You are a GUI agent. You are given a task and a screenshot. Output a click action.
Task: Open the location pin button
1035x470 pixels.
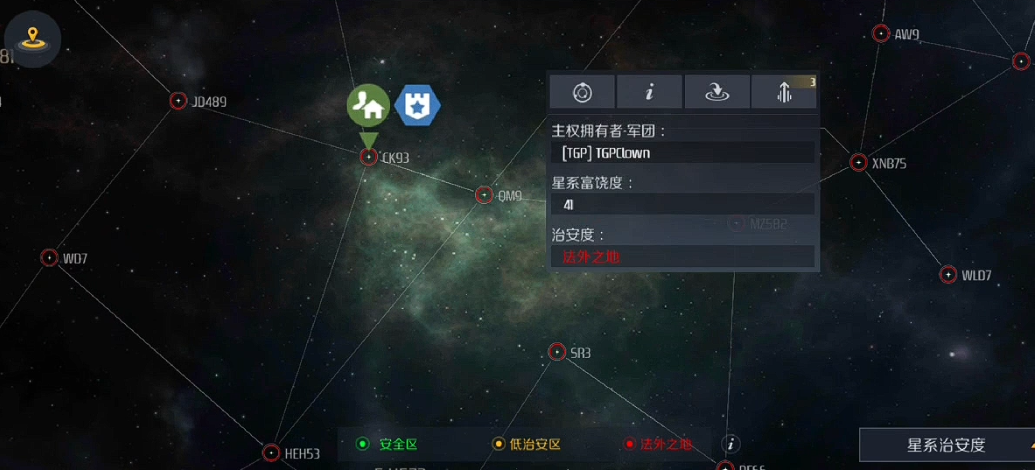[33, 39]
